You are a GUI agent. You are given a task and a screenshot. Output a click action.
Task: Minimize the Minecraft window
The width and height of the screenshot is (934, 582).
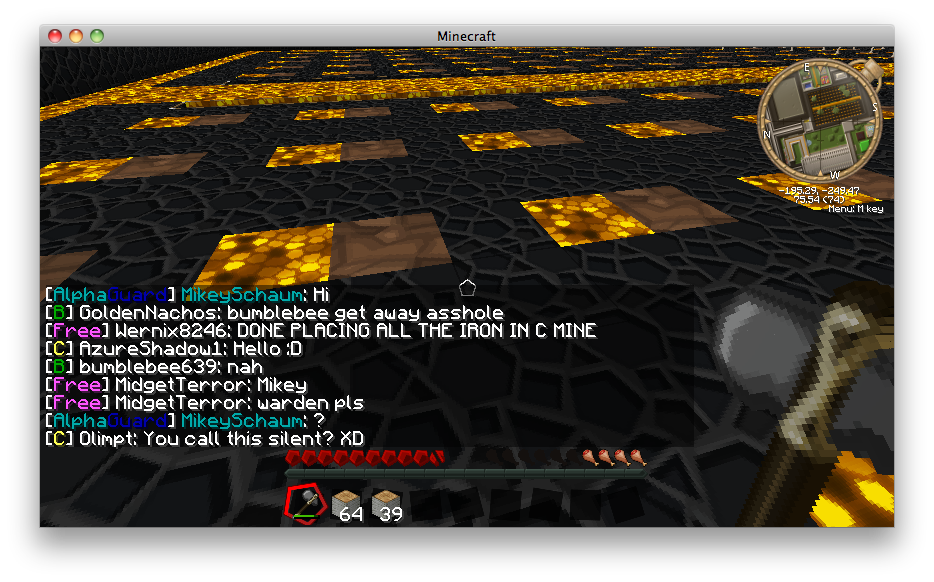[76, 36]
